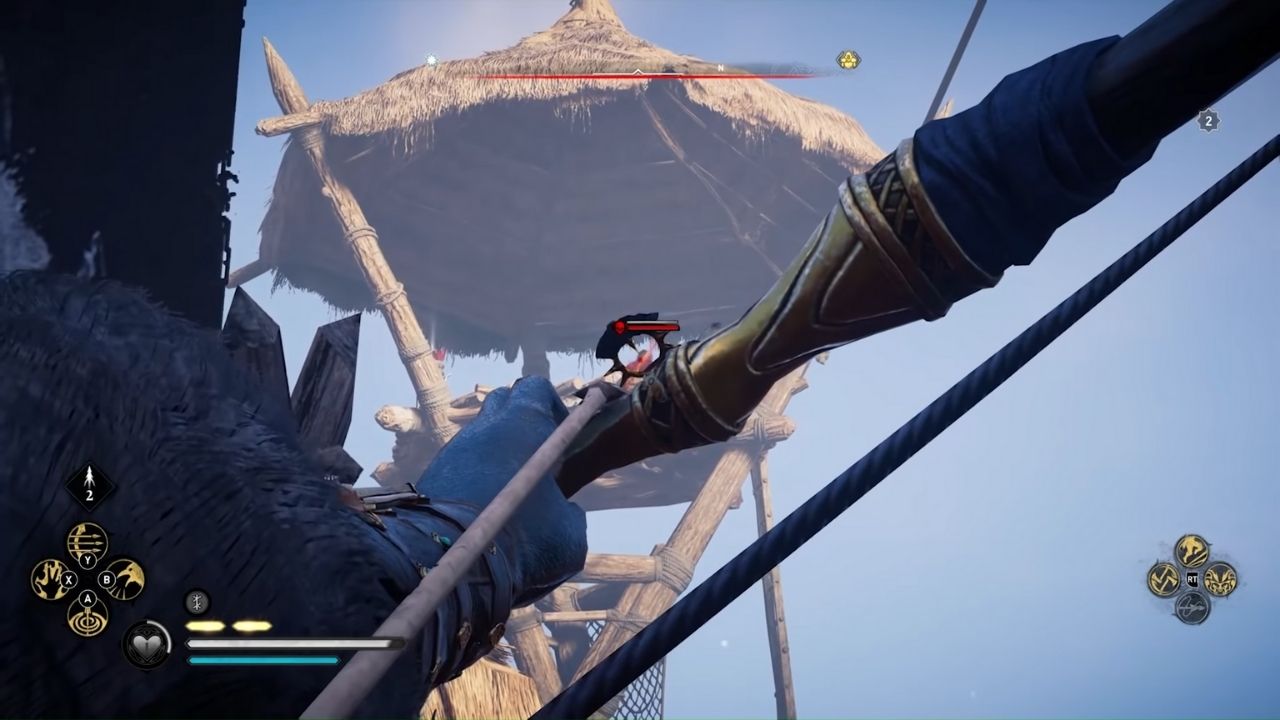Image resolution: width=1280 pixels, height=720 pixels.
Task: Click the three-arrows icon bound to Y
Action: 87,540
